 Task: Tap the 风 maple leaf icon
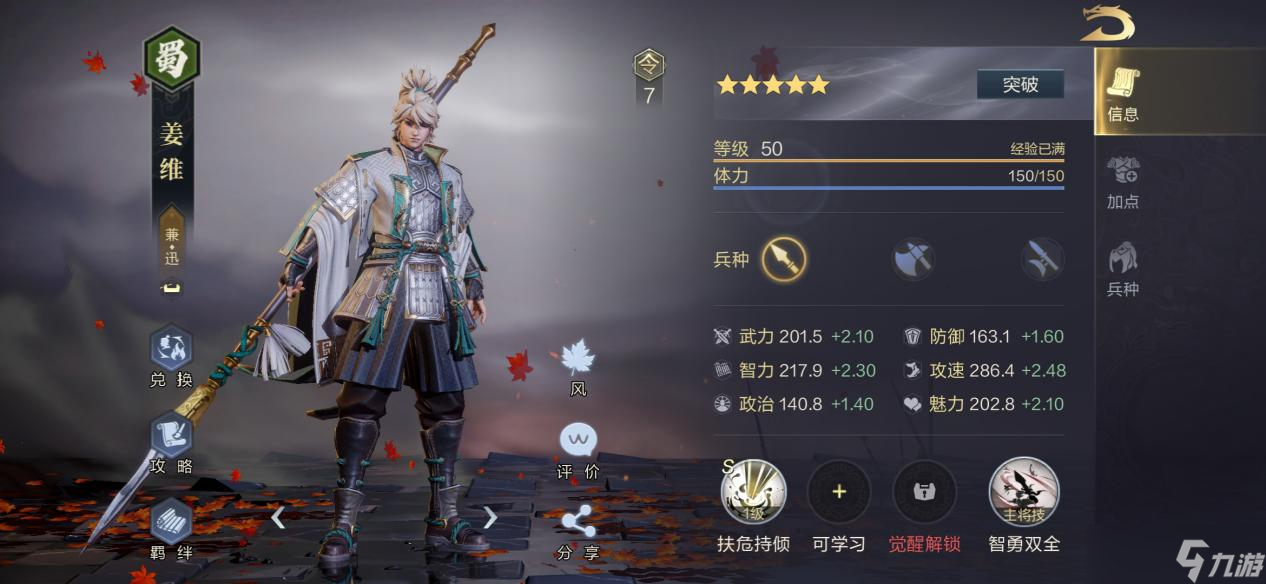point(578,359)
